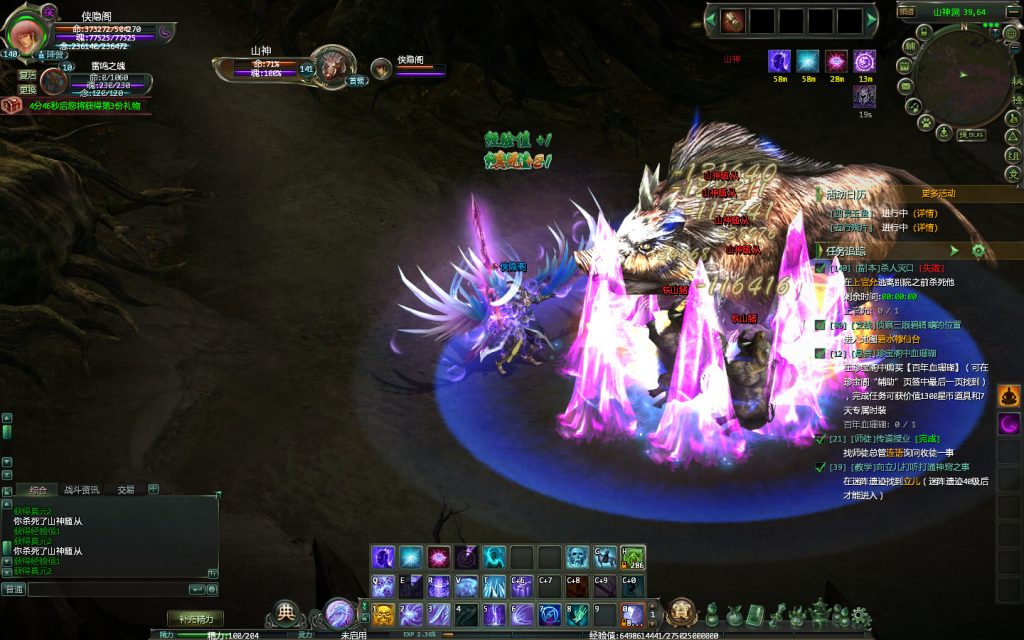Select the white skull skill icon
Image resolution: width=1024 pixels, height=640 pixels.
(577, 557)
